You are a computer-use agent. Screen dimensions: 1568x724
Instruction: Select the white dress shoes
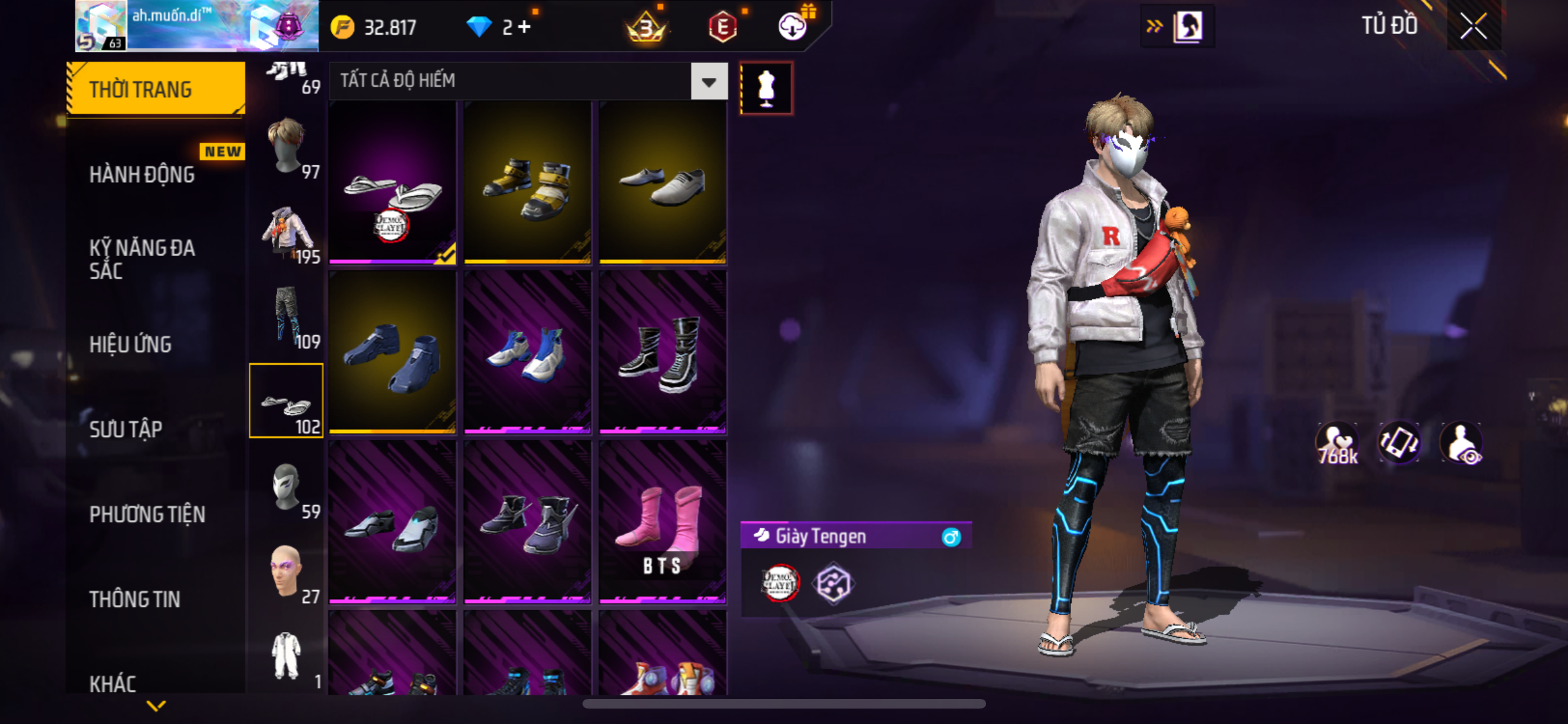(x=662, y=183)
